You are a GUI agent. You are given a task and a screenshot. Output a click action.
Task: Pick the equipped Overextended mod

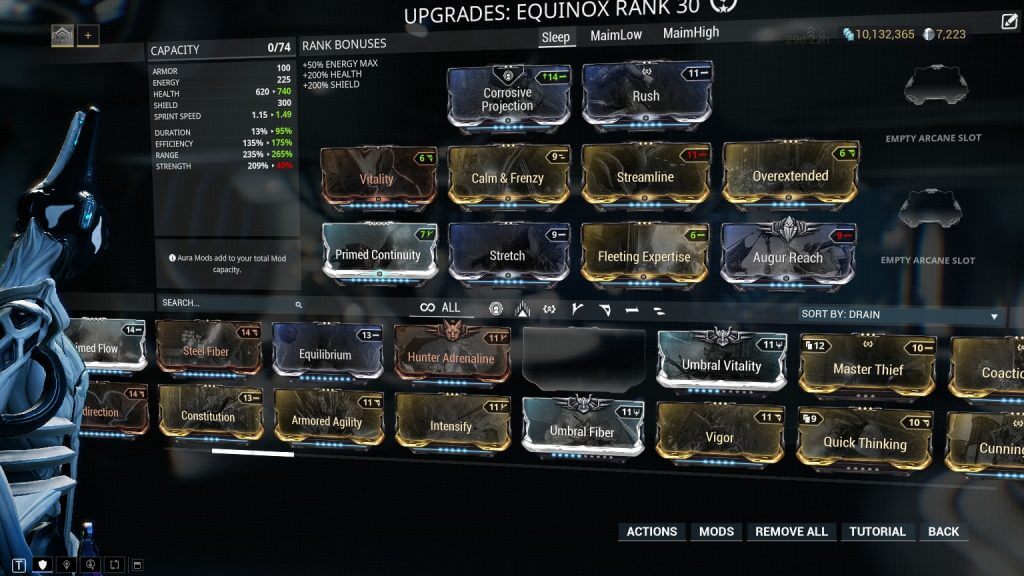point(790,176)
